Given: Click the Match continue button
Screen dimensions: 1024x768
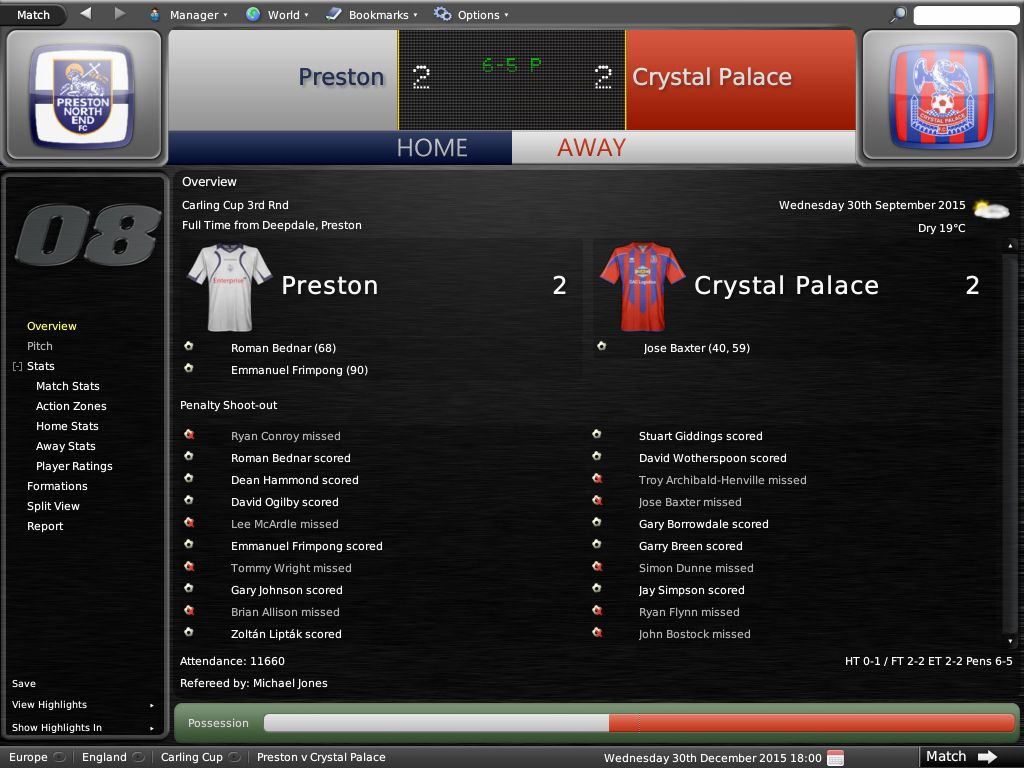Looking at the screenshot, I should coord(959,757).
